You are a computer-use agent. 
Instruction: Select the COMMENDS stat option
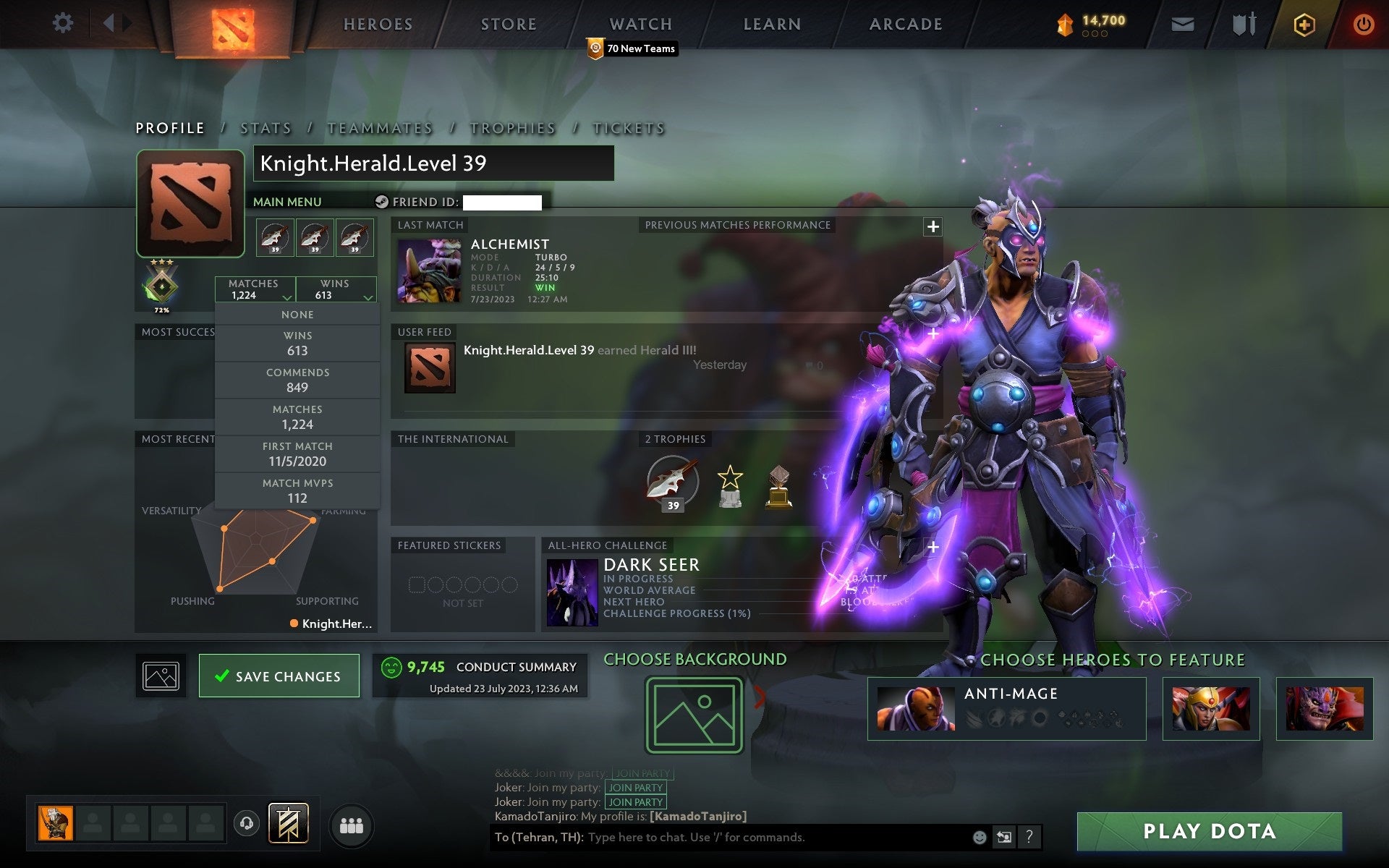pos(298,380)
